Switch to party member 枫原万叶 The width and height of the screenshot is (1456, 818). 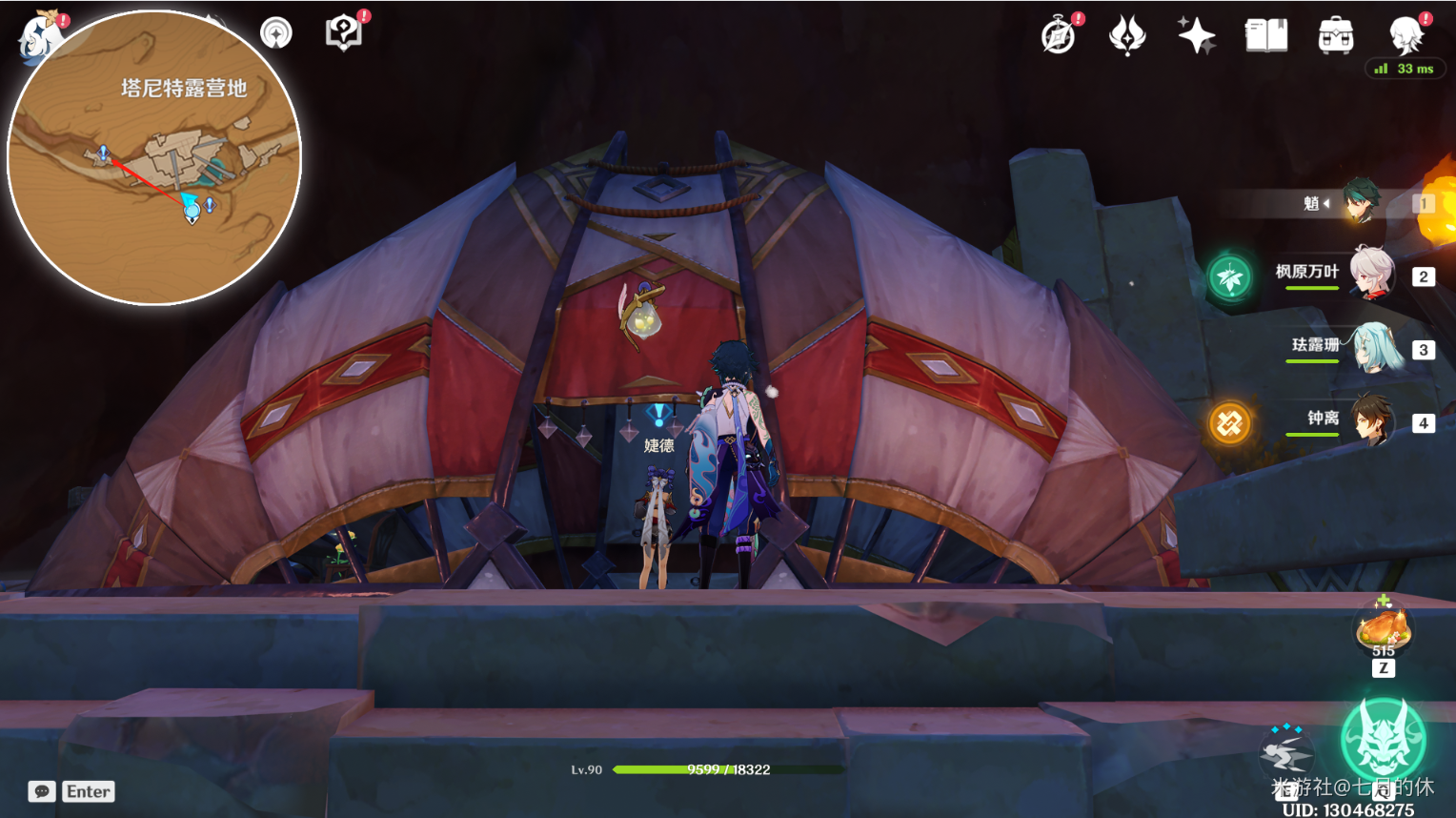(x=1372, y=276)
